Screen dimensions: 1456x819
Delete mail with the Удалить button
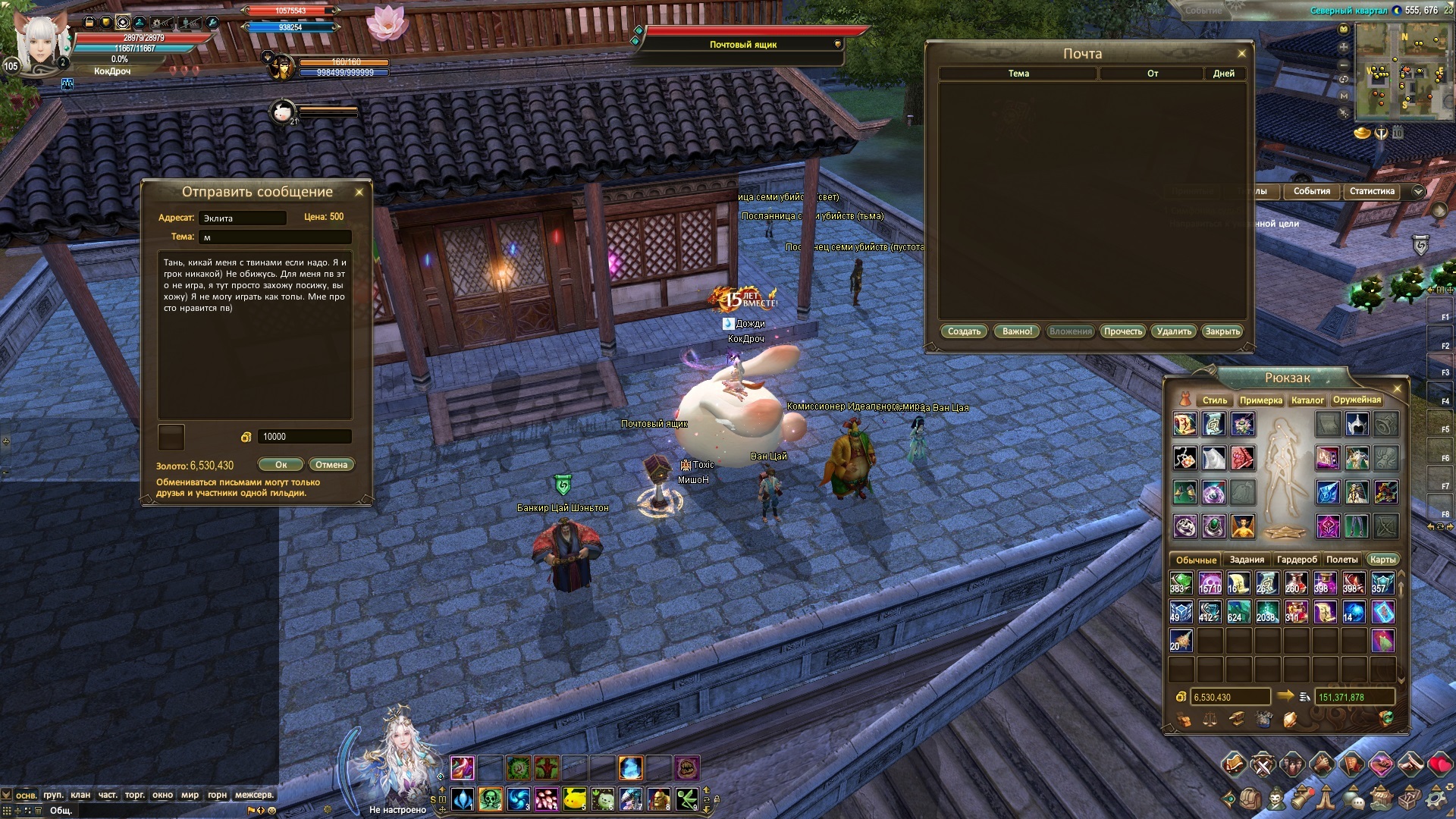[x=1174, y=331]
